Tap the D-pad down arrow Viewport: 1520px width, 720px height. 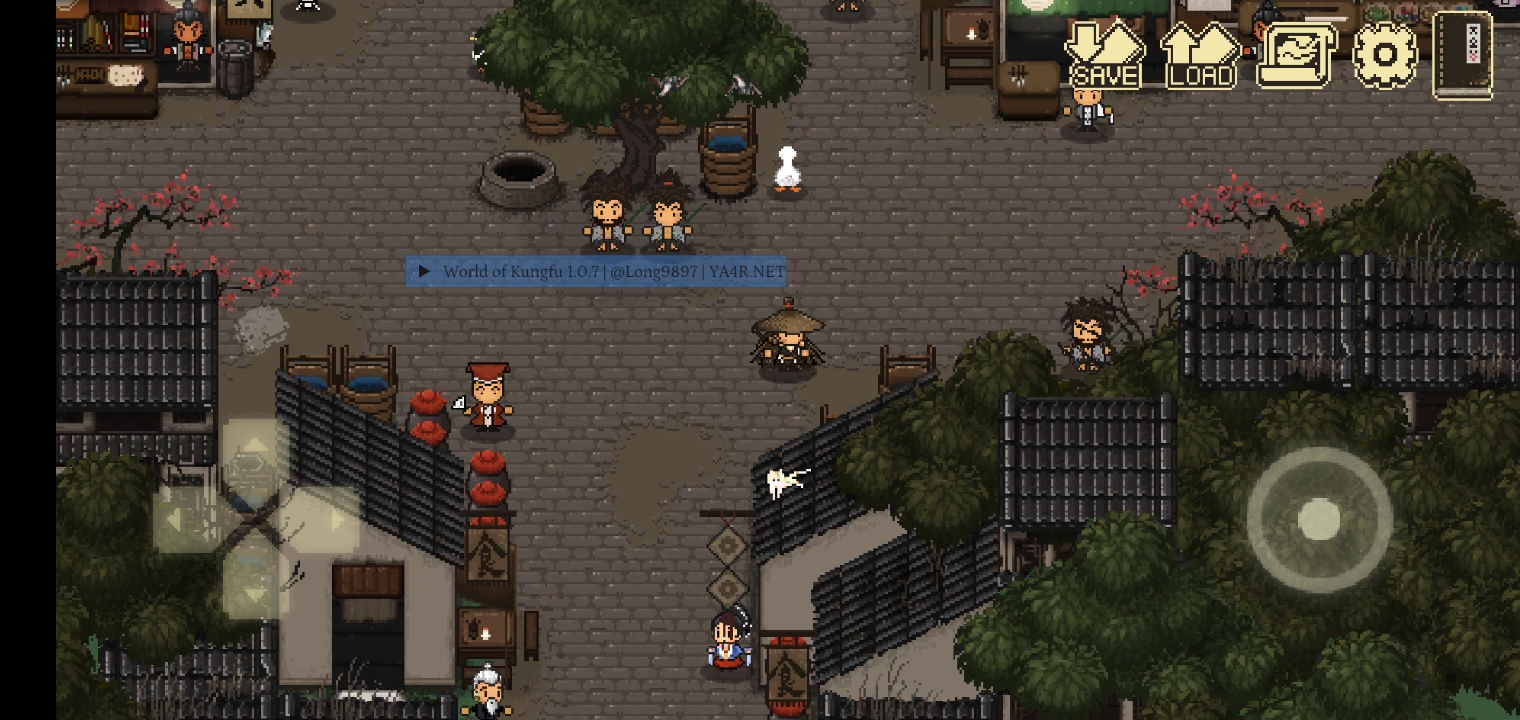point(255,588)
